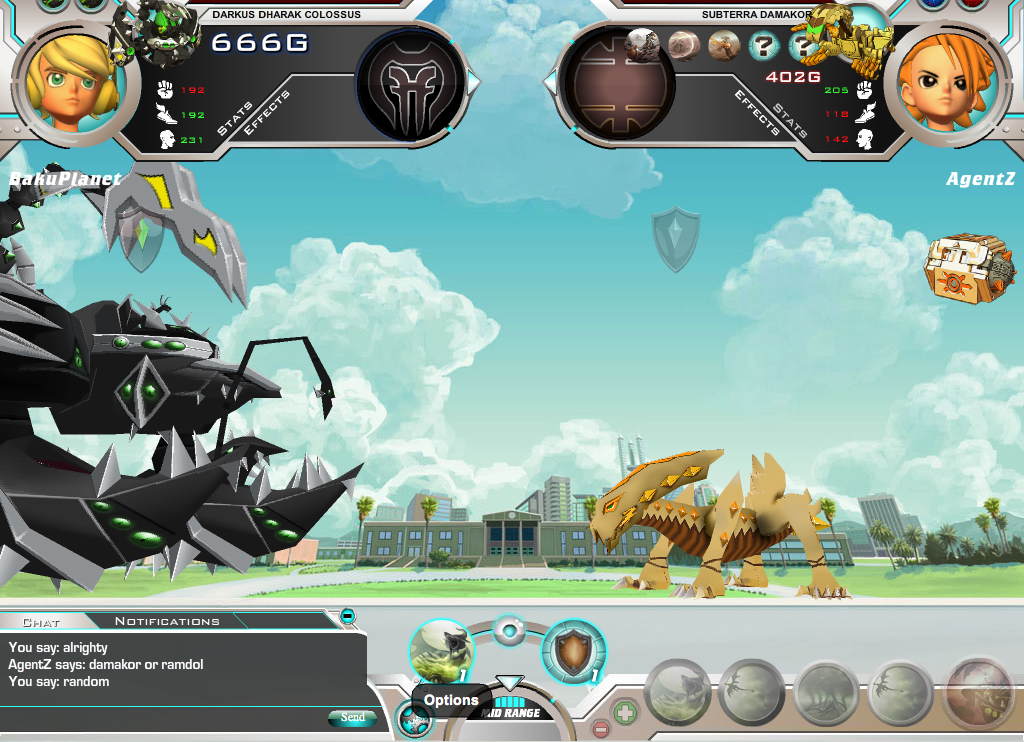Image resolution: width=1024 pixels, height=742 pixels.
Task: Minimize the chat panel
Action: click(x=348, y=616)
